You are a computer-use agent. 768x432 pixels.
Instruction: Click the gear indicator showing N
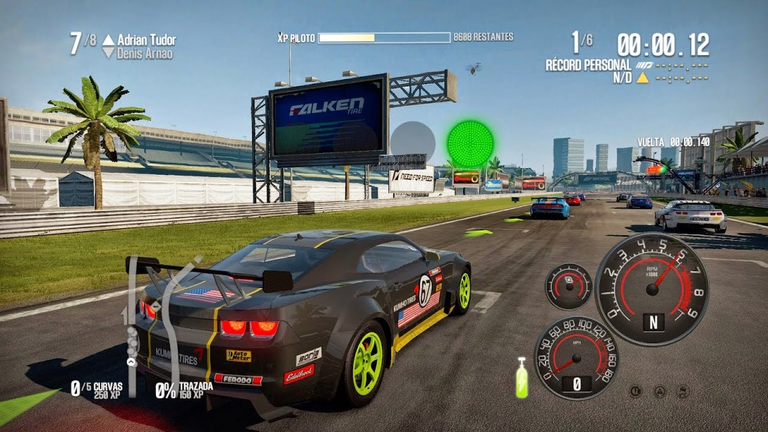[x=653, y=322]
